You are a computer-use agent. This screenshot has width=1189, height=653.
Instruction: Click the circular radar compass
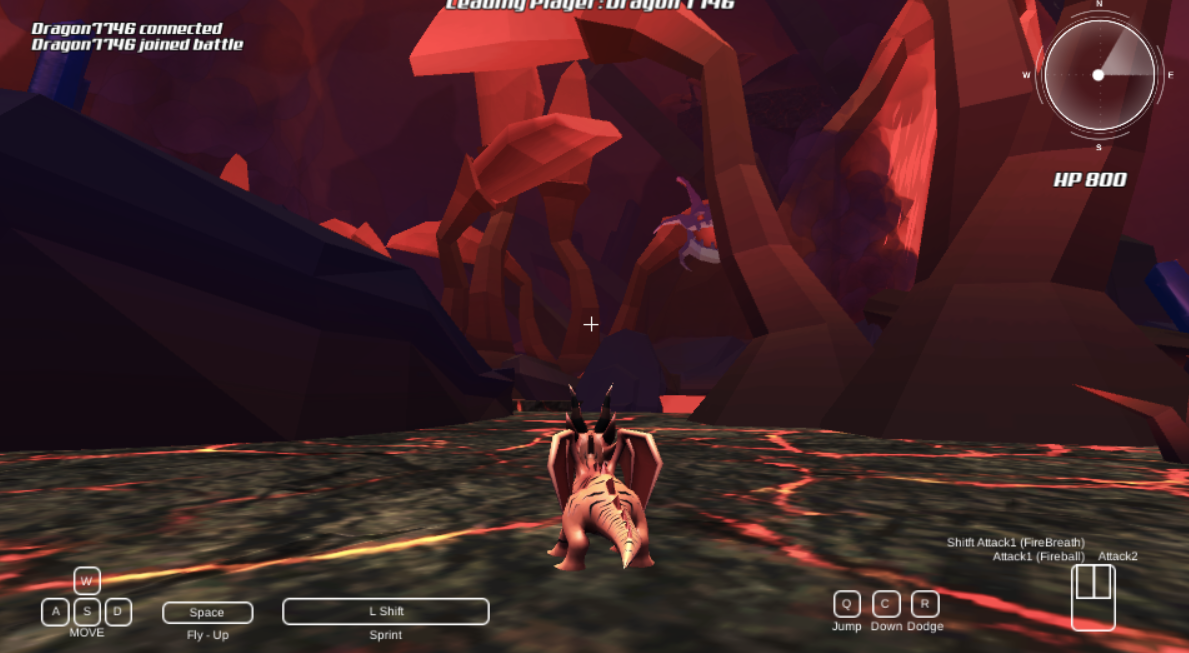pos(1099,76)
